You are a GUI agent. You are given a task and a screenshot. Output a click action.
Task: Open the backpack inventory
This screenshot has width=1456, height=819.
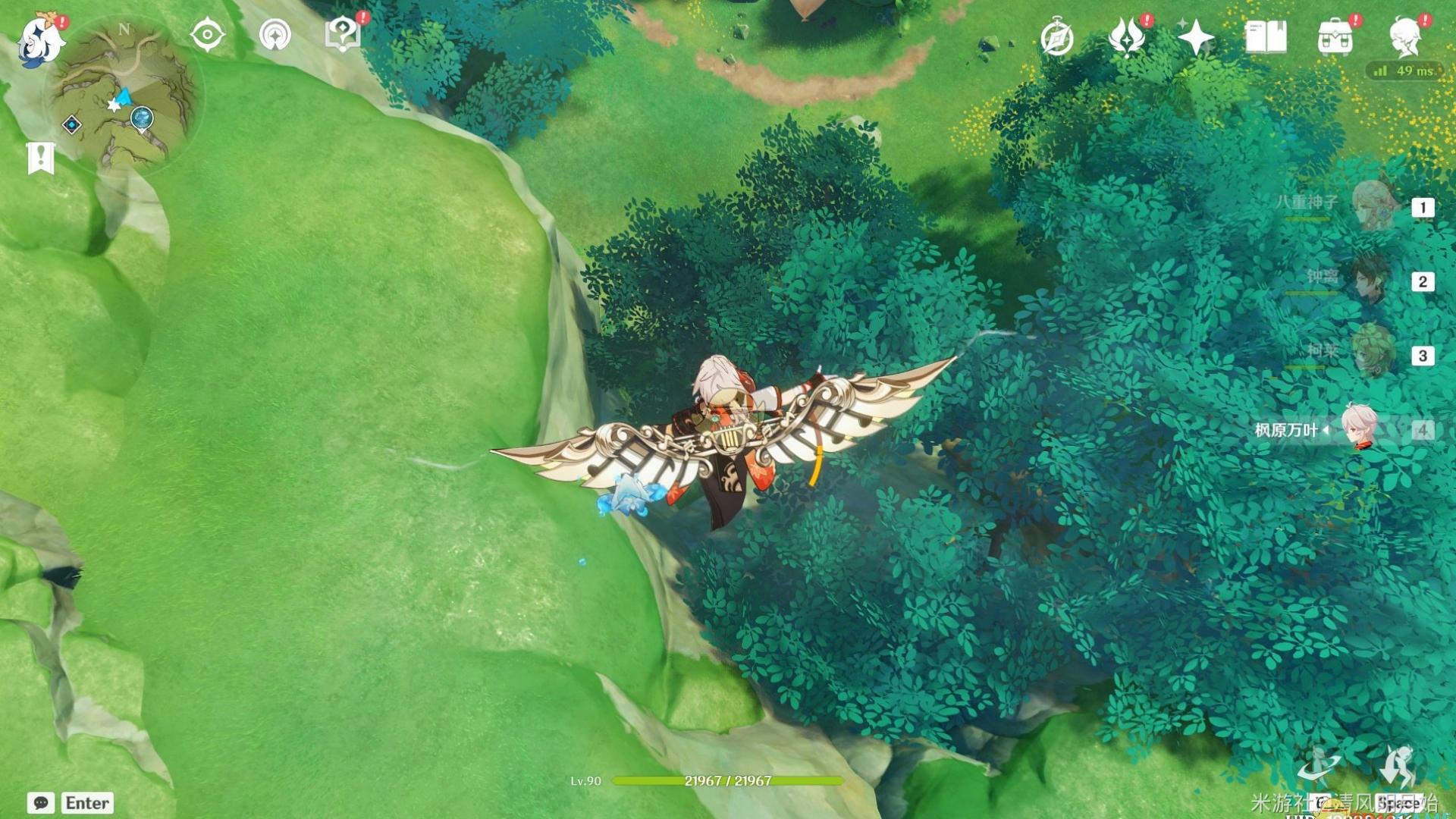(1335, 38)
